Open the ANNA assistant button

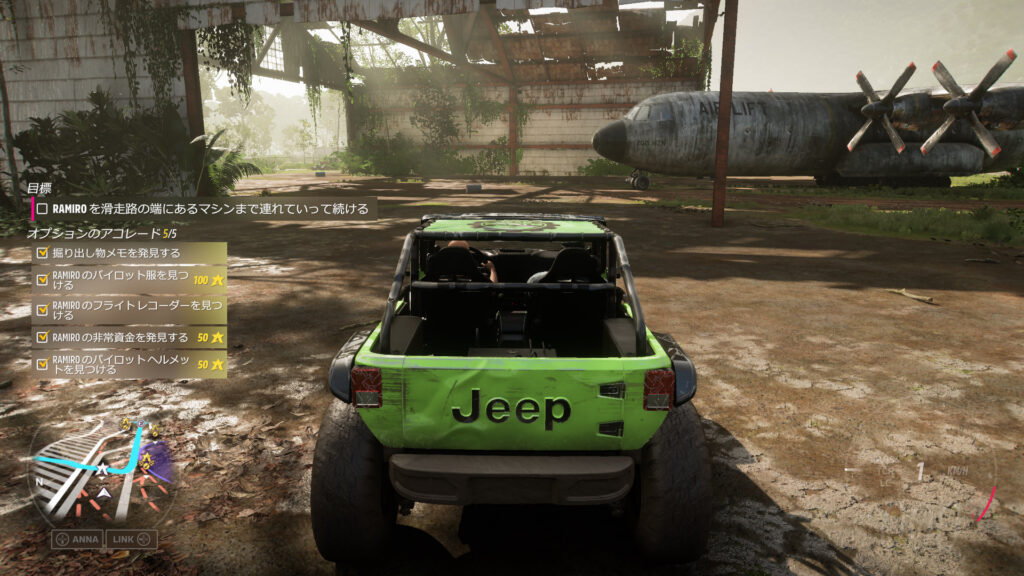click(77, 539)
